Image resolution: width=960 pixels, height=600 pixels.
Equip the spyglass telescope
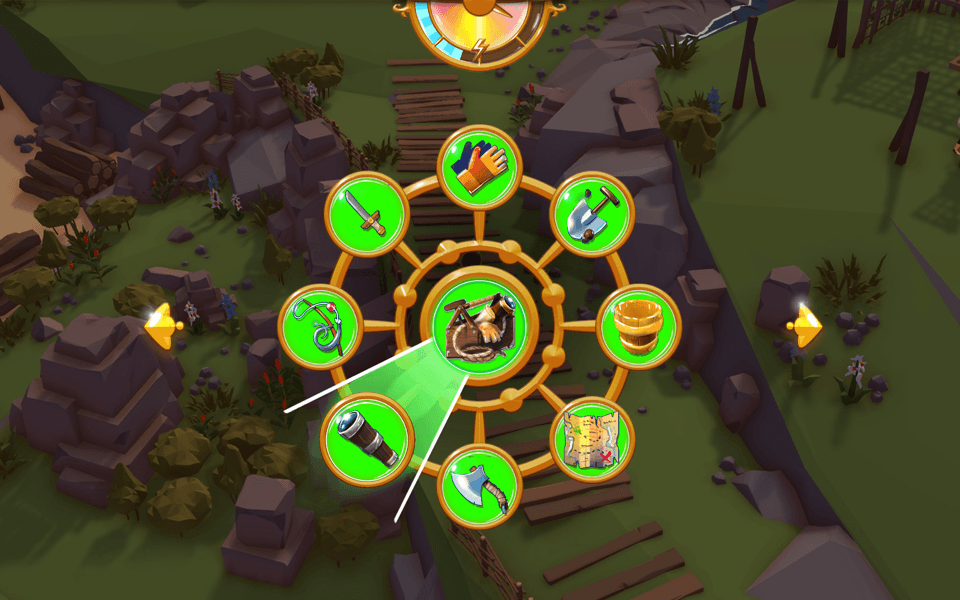pyautogui.click(x=367, y=438)
